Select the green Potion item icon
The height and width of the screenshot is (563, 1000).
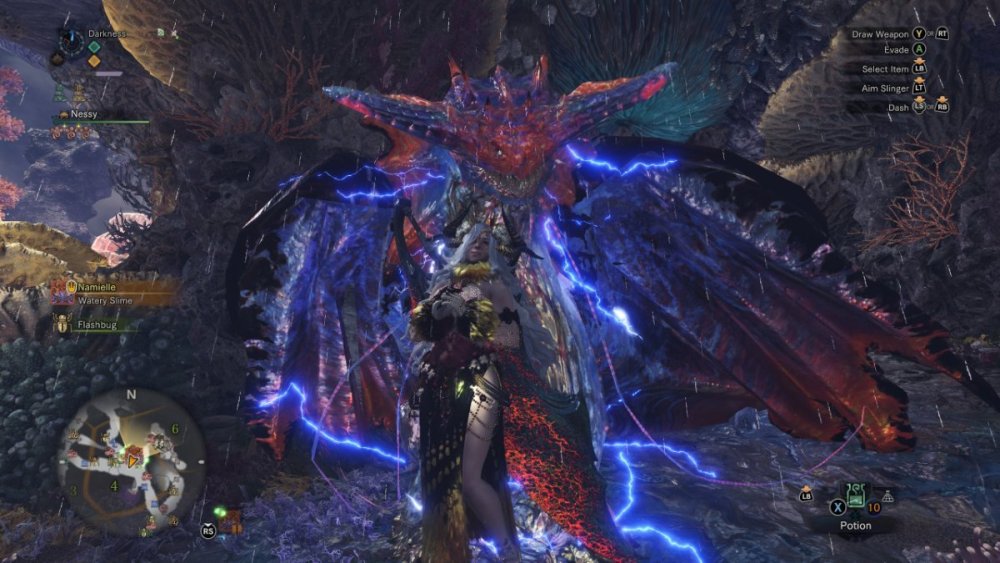point(855,495)
